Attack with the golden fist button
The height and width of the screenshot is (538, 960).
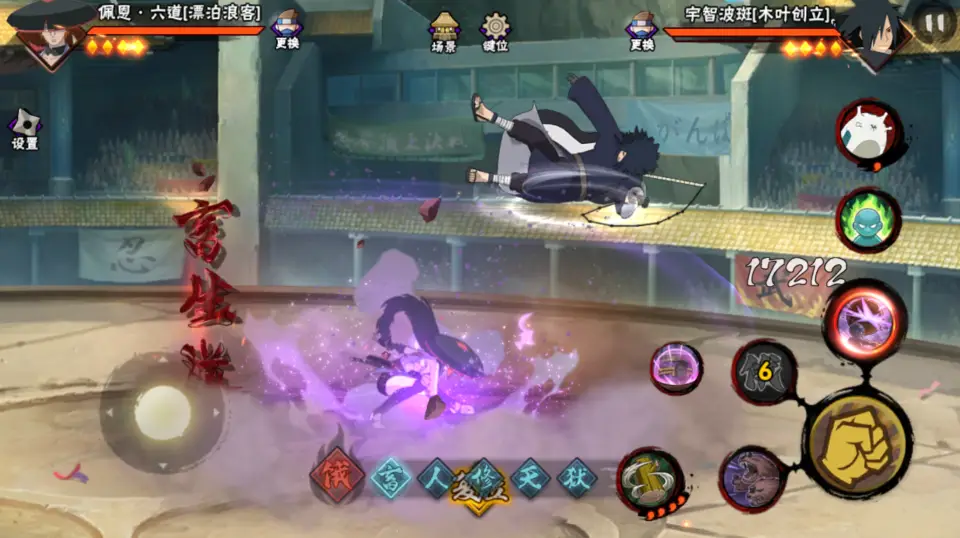pyautogui.click(x=857, y=442)
